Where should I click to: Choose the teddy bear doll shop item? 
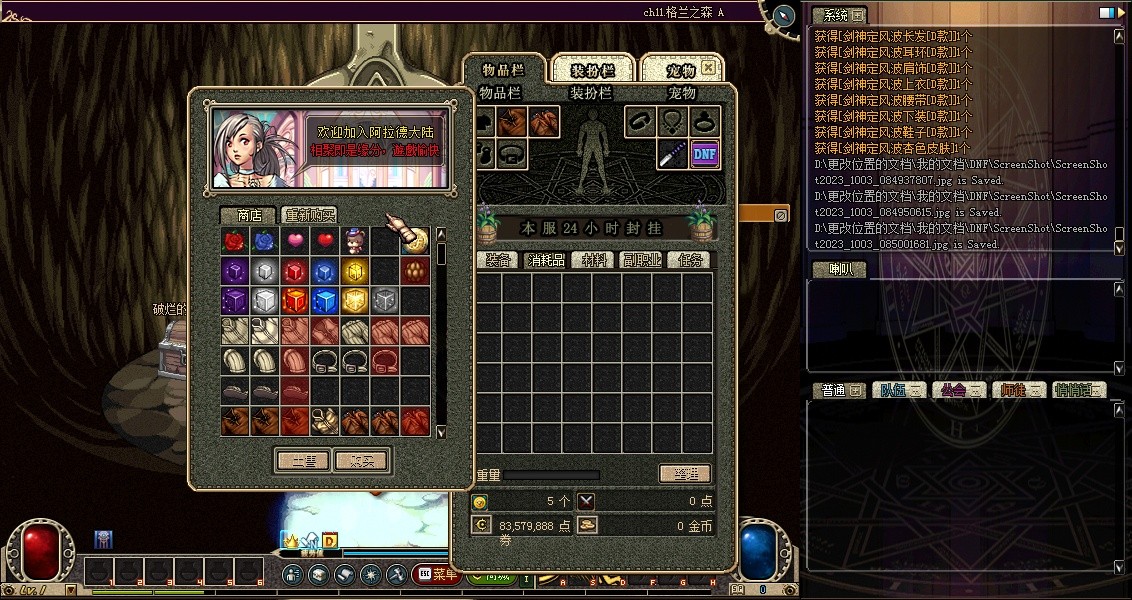pyautogui.click(x=354, y=241)
